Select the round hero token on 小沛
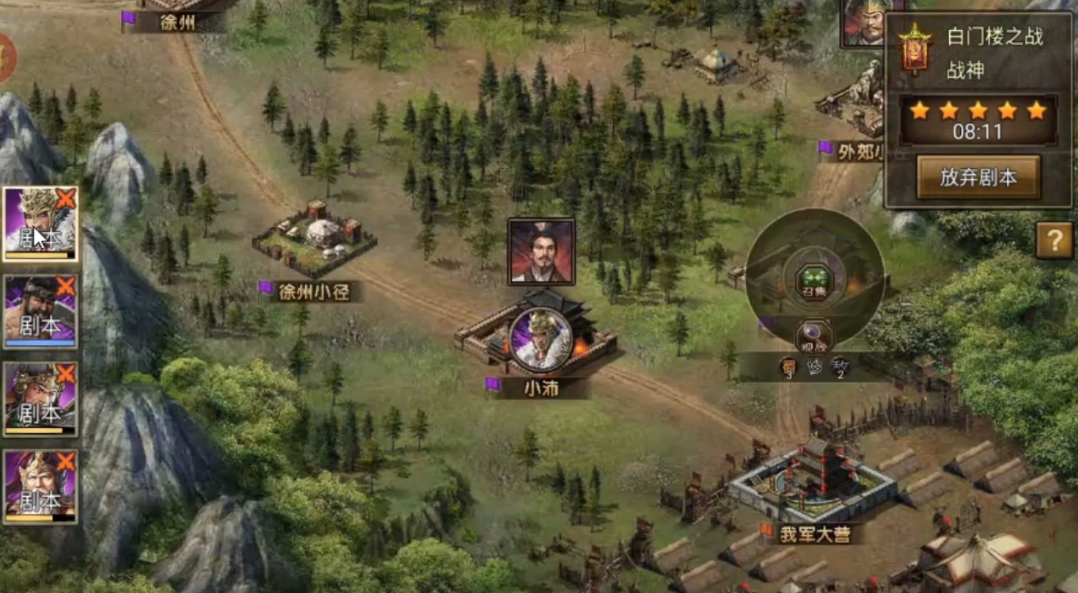Viewport: 1078px width, 593px height. pyautogui.click(x=540, y=337)
